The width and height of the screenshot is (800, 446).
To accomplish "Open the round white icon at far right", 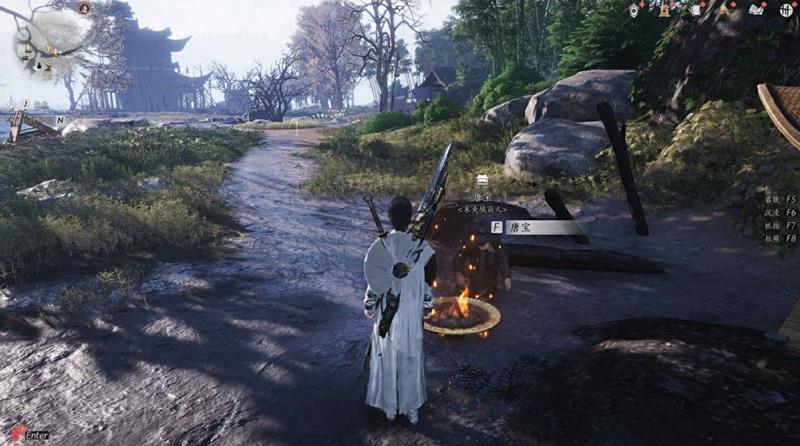I will point(787,9).
